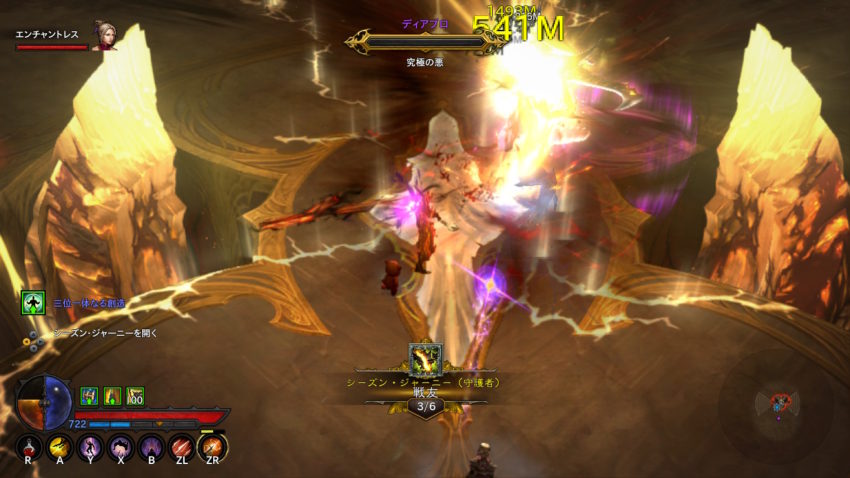The width and height of the screenshot is (850, 478).
Task: Activate the dark silhouette skill on slot X
Action: pyautogui.click(x=121, y=447)
